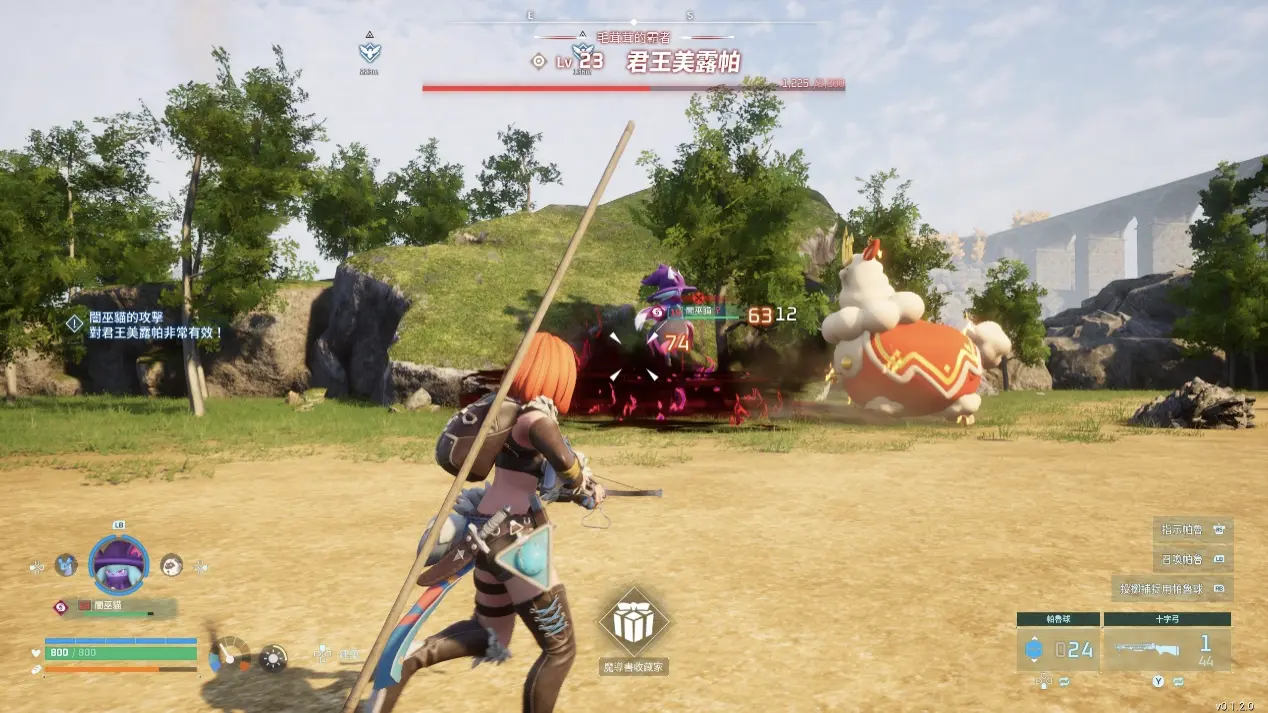Click the temperature gauge dial
1268x713 pixels.
(230, 655)
